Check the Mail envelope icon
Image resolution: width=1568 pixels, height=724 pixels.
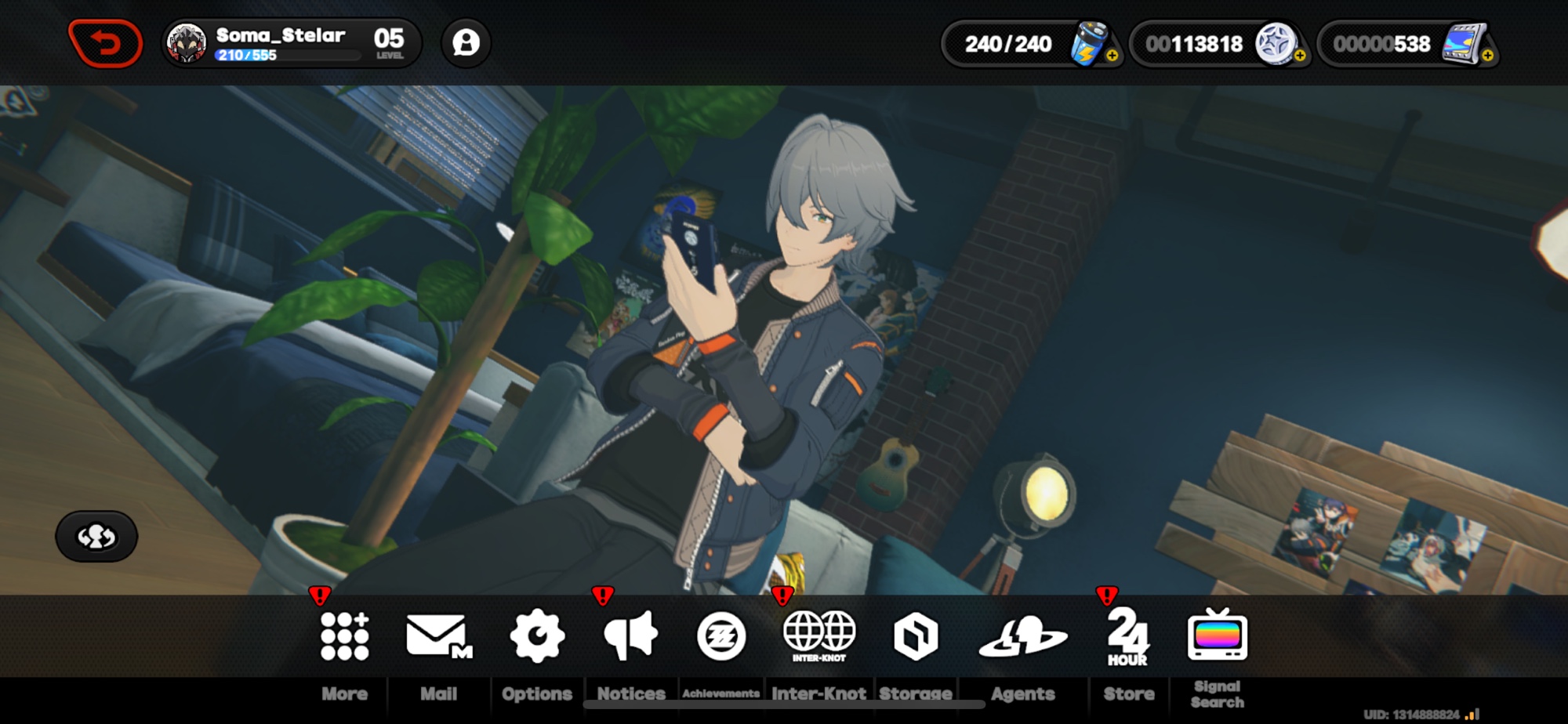click(x=438, y=635)
